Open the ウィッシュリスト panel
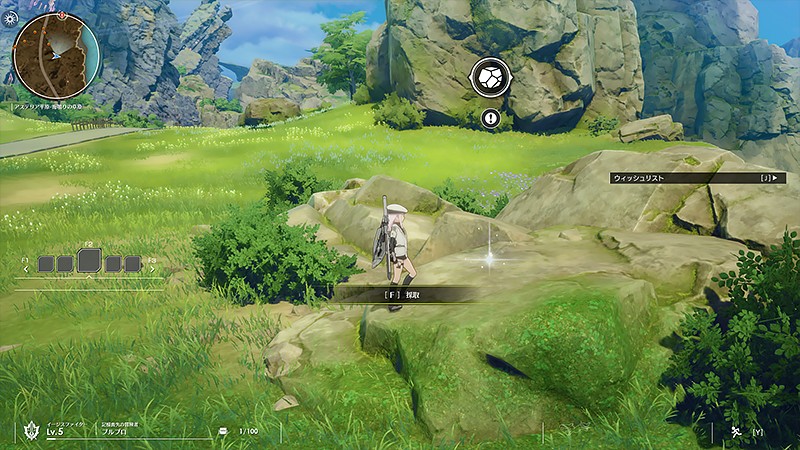 [x=698, y=178]
